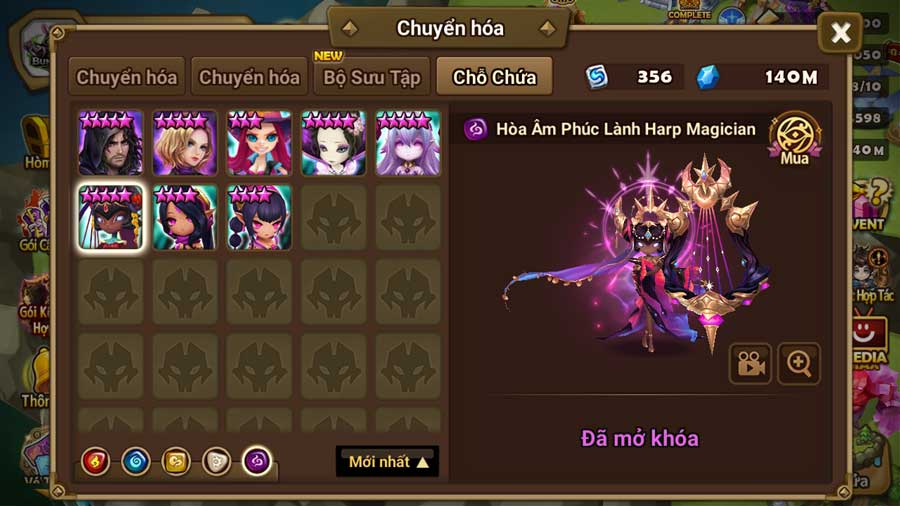Zoom in with the magnifier button
This screenshot has width=900, height=506.
pyautogui.click(x=798, y=364)
